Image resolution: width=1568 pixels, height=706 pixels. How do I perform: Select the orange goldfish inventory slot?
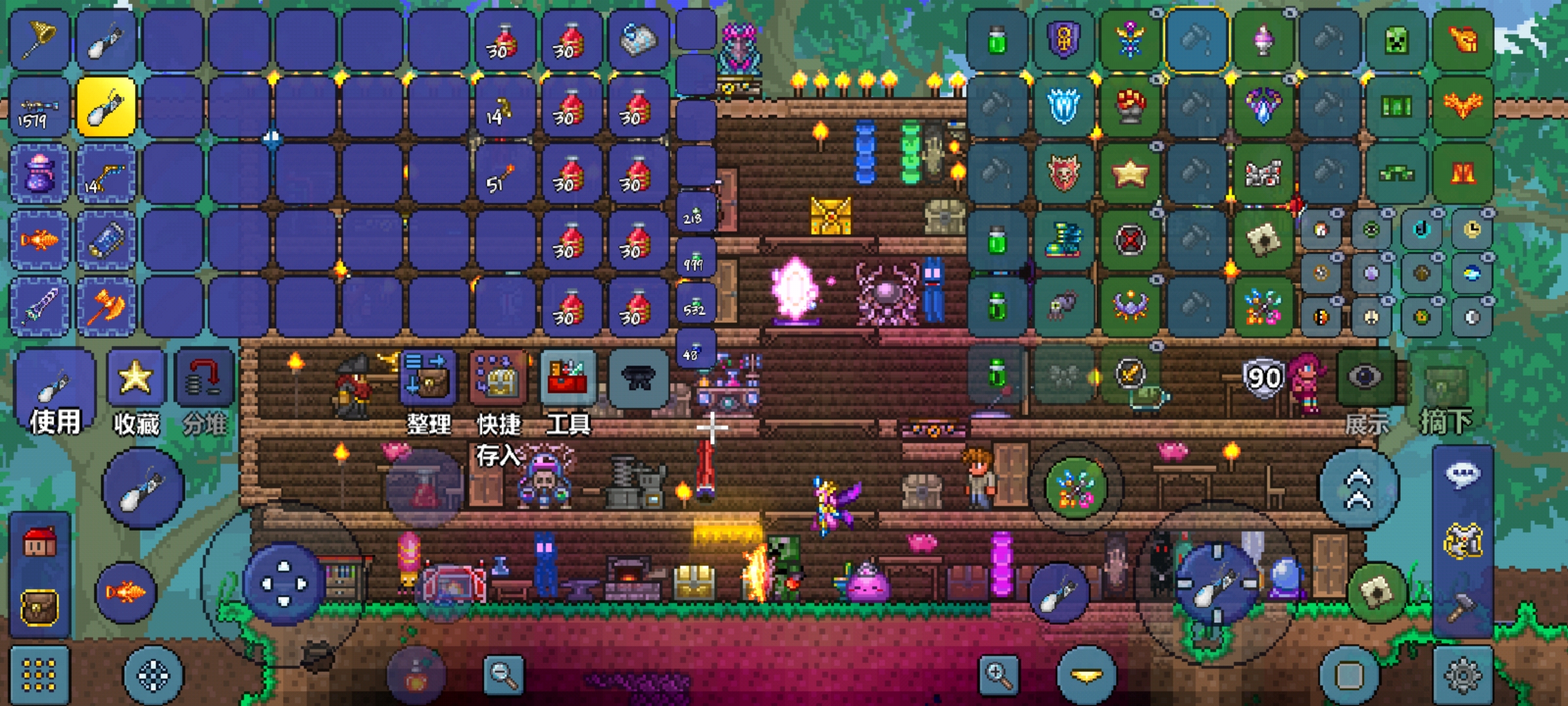coord(40,240)
